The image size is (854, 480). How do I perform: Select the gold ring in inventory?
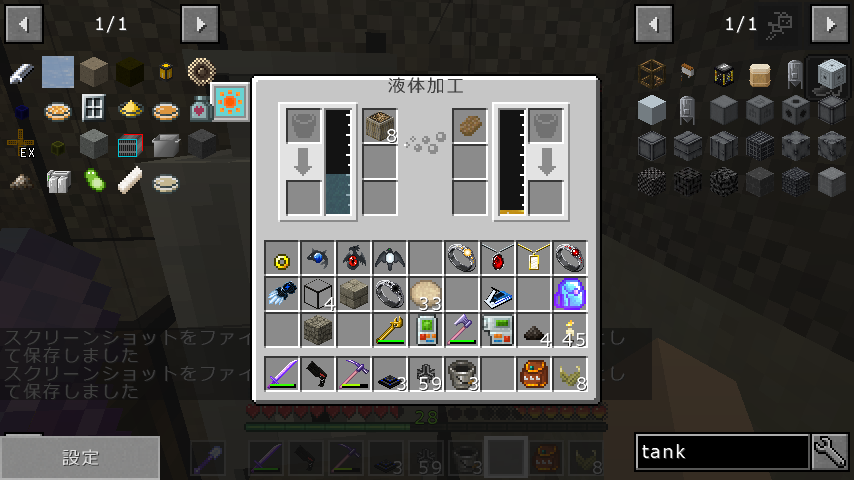282,258
